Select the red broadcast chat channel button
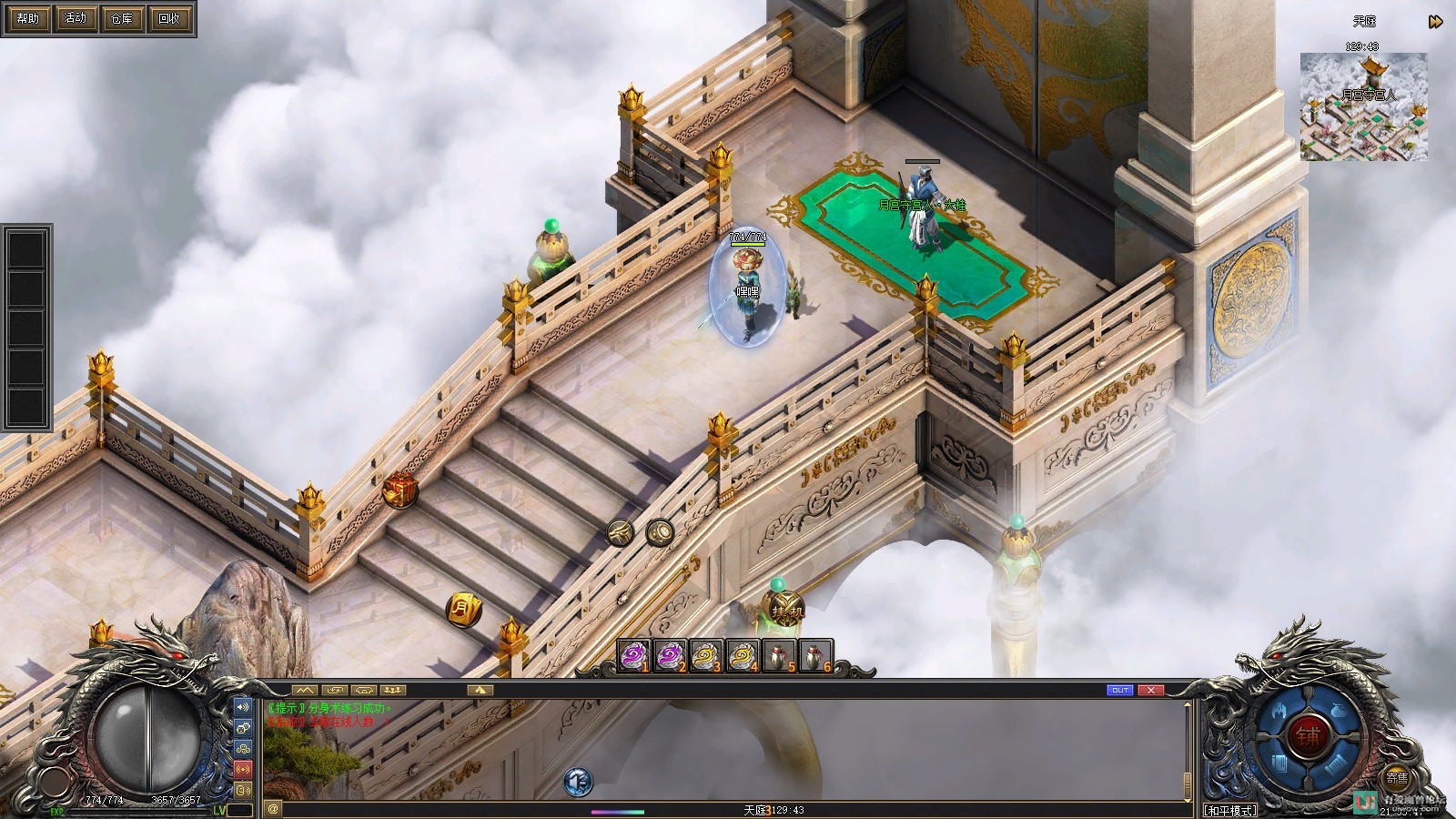This screenshot has width=1456, height=819. coord(243,769)
